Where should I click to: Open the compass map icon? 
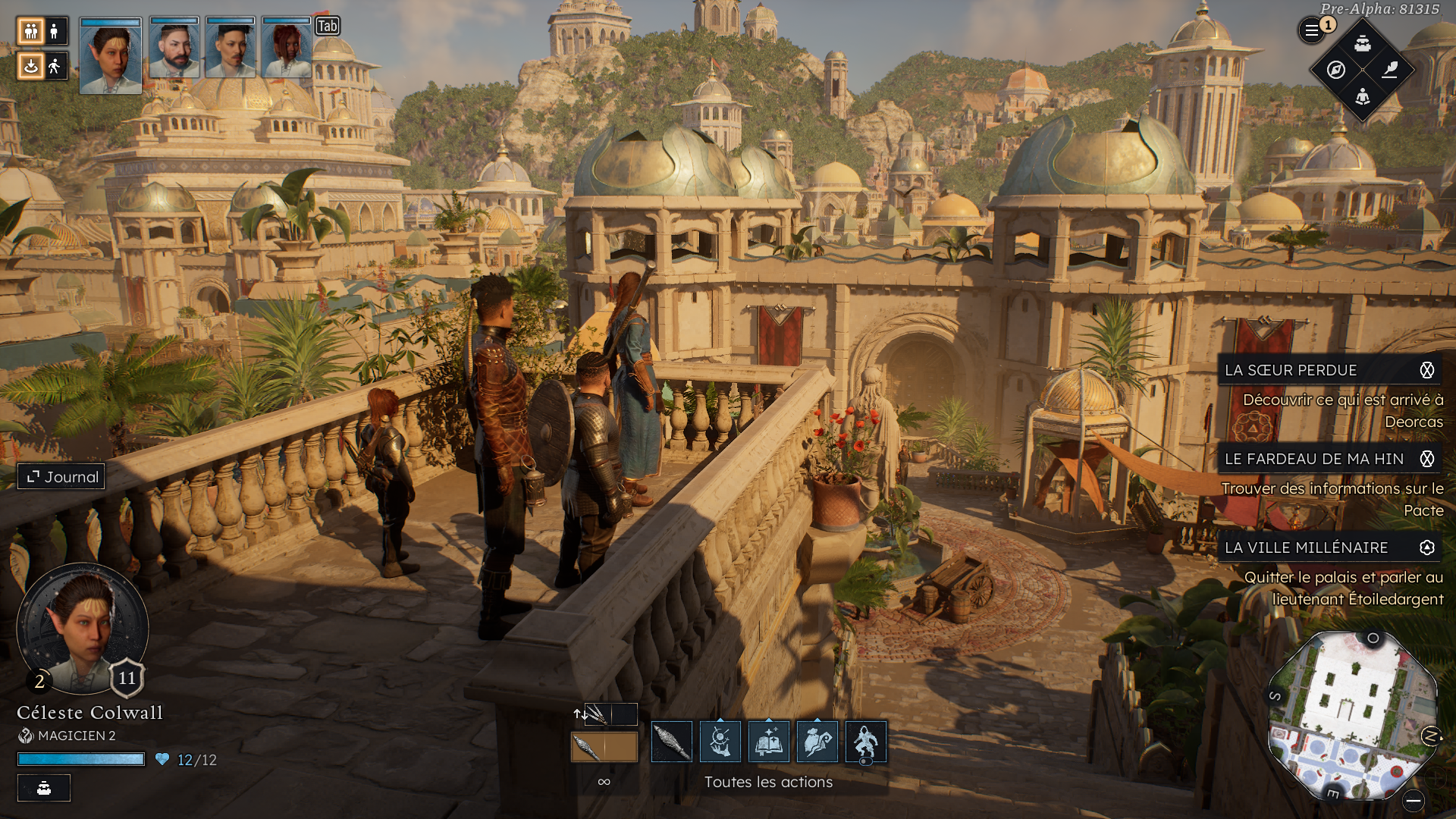[1336, 71]
